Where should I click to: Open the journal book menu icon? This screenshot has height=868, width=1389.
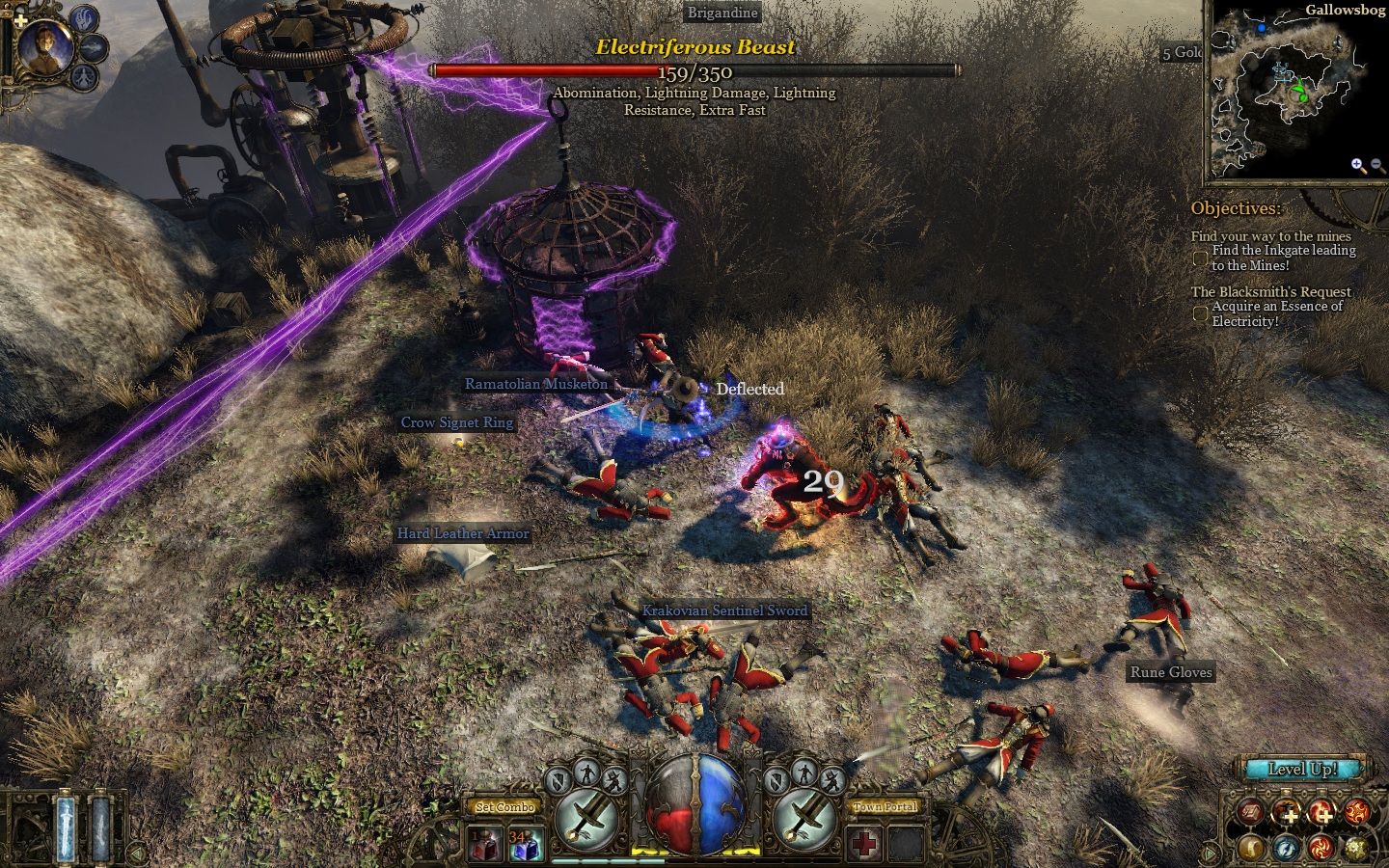coord(1251,813)
